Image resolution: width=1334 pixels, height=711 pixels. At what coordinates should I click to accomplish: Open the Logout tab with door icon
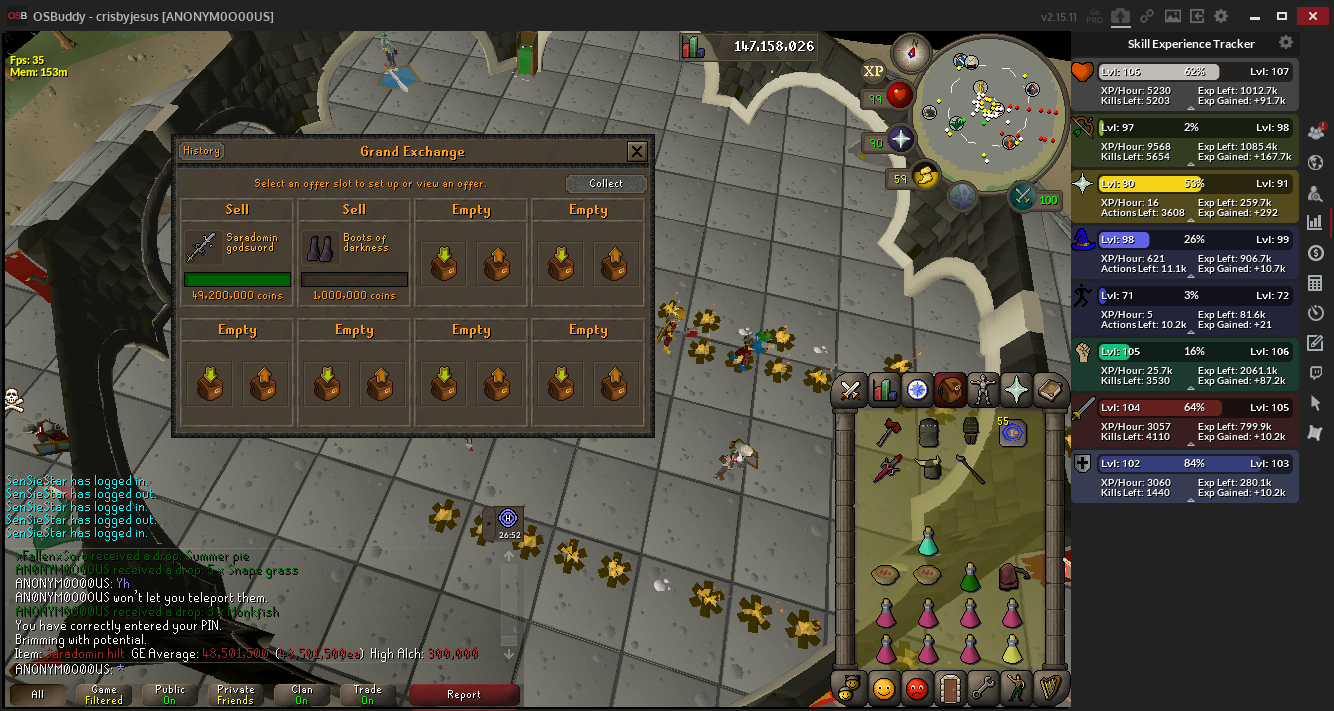tap(950, 688)
